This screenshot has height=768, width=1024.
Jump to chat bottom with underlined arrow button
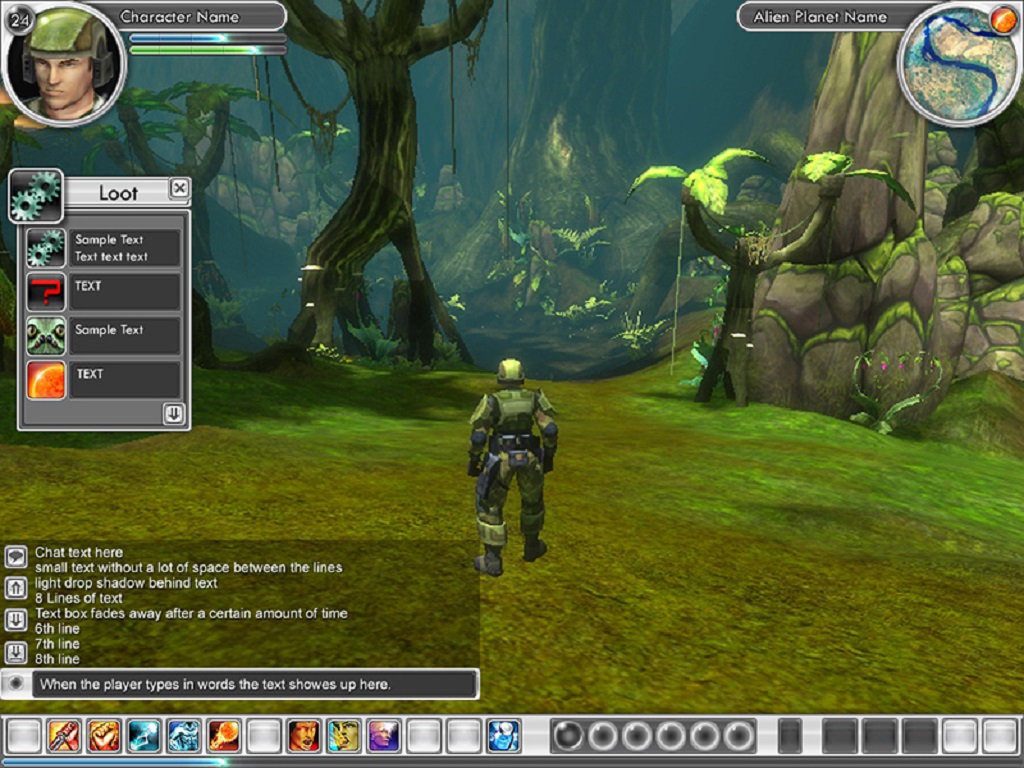tap(16, 652)
